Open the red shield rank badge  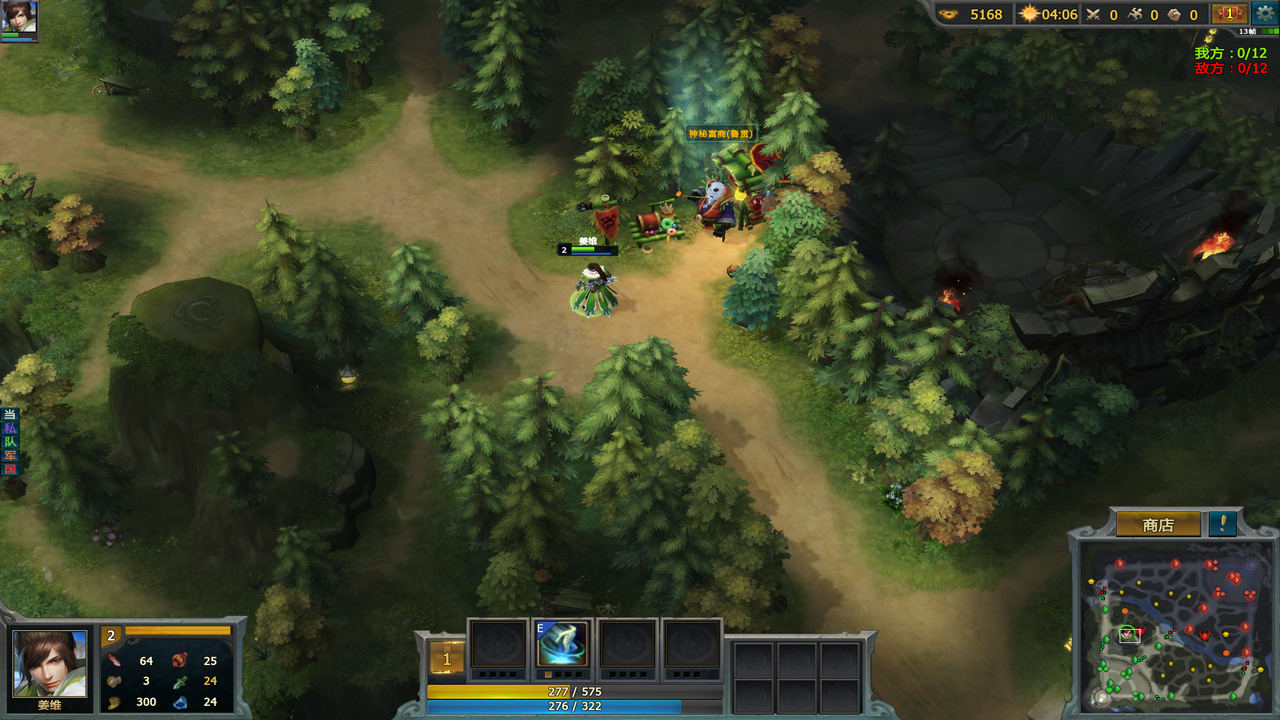[1229, 14]
